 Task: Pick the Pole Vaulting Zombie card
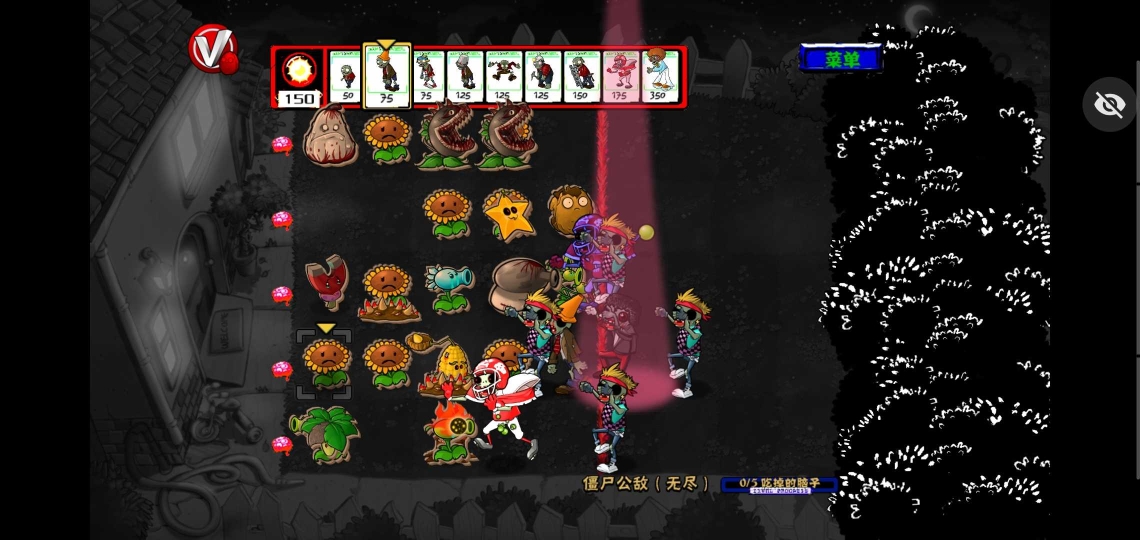pos(428,75)
